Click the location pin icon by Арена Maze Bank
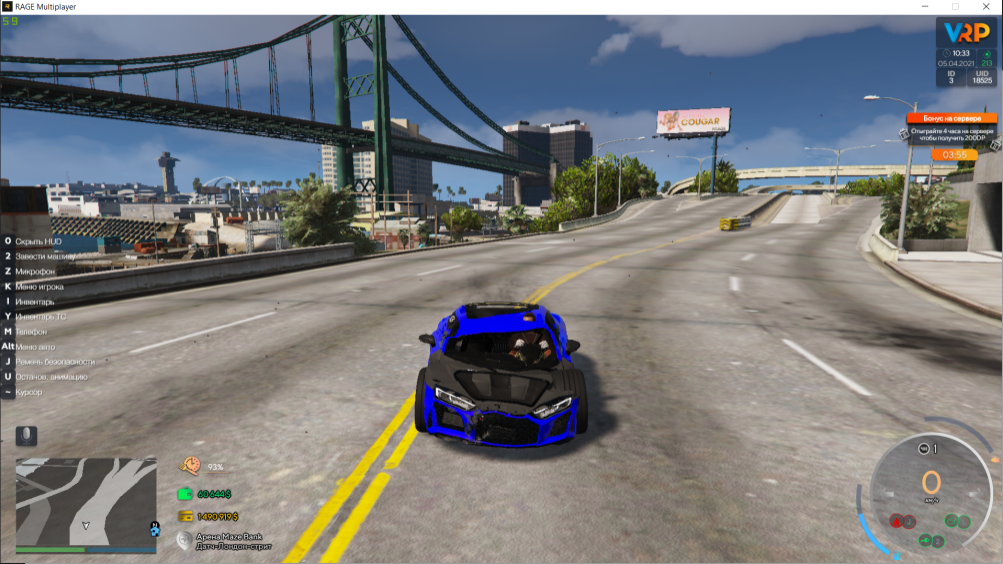This screenshot has height=564, width=1003. 184,541
